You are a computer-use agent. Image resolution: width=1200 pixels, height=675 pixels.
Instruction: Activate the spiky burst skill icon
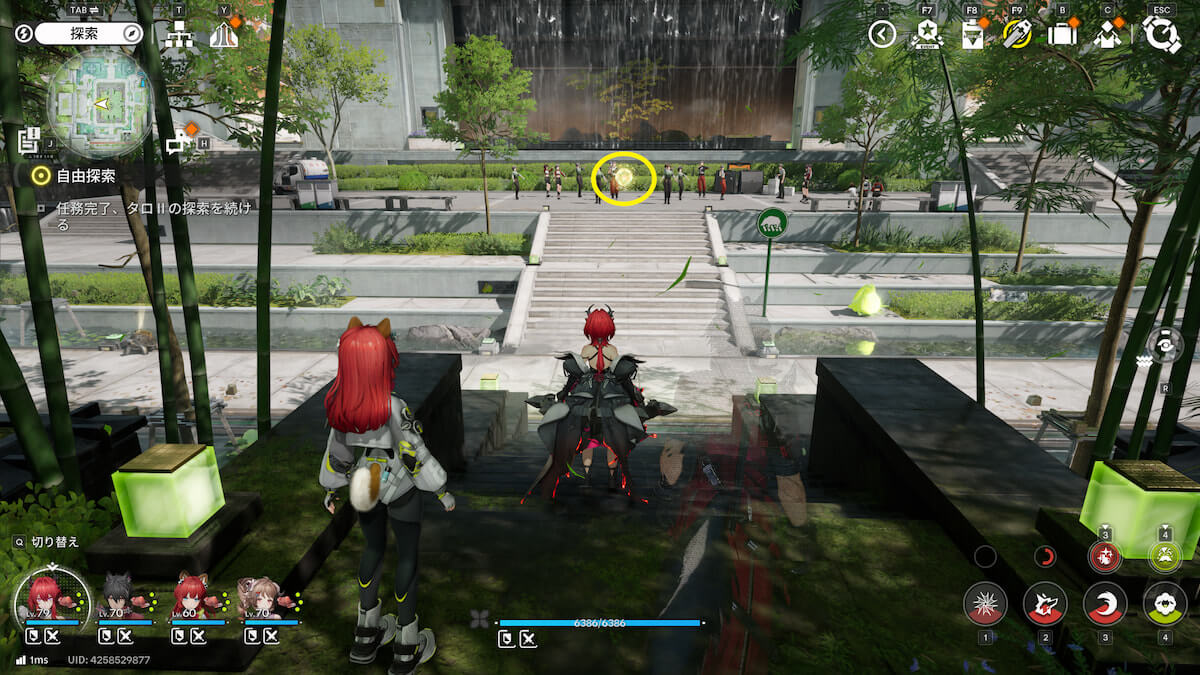point(985,604)
